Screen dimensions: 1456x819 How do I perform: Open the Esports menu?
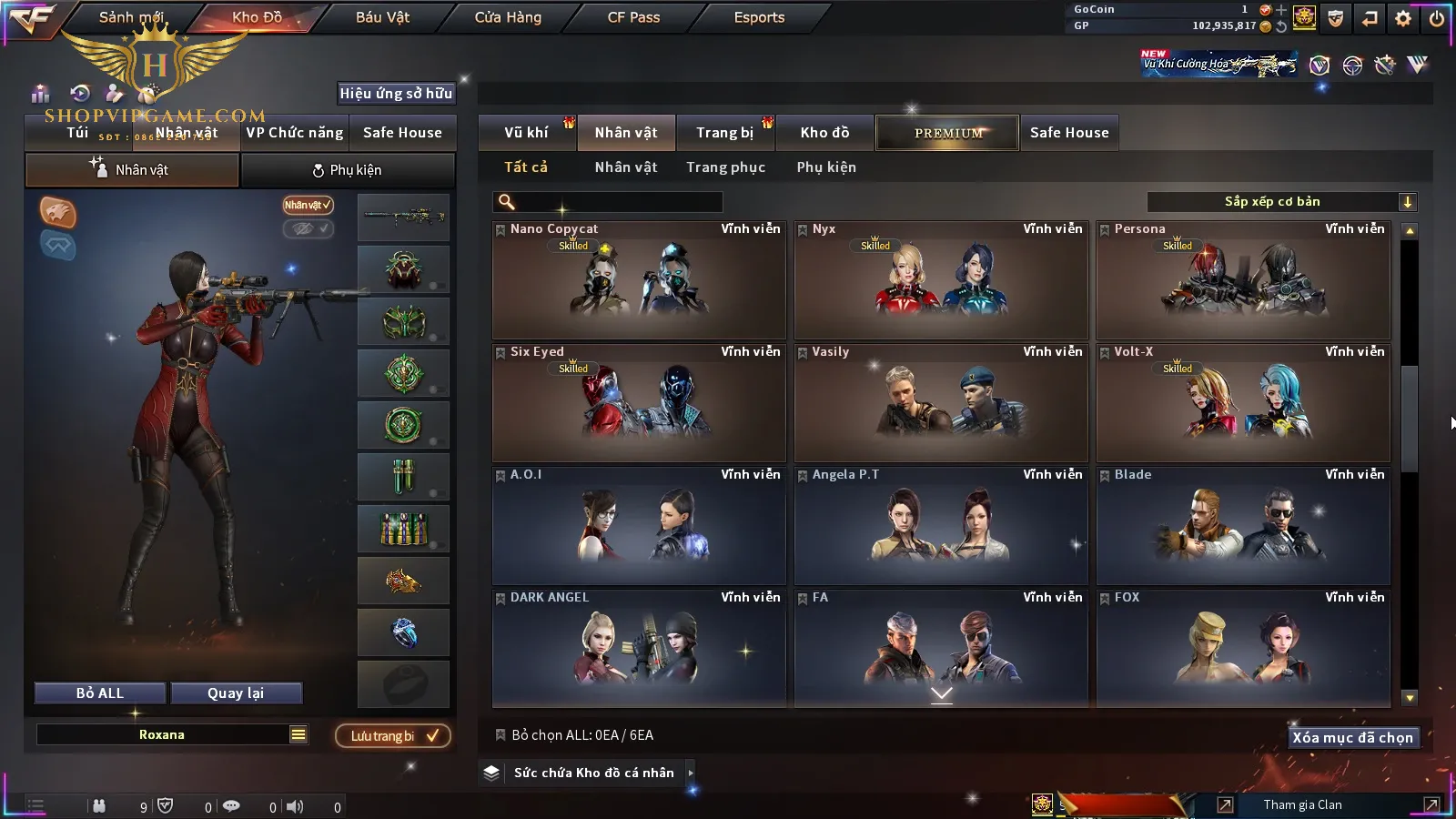click(759, 17)
